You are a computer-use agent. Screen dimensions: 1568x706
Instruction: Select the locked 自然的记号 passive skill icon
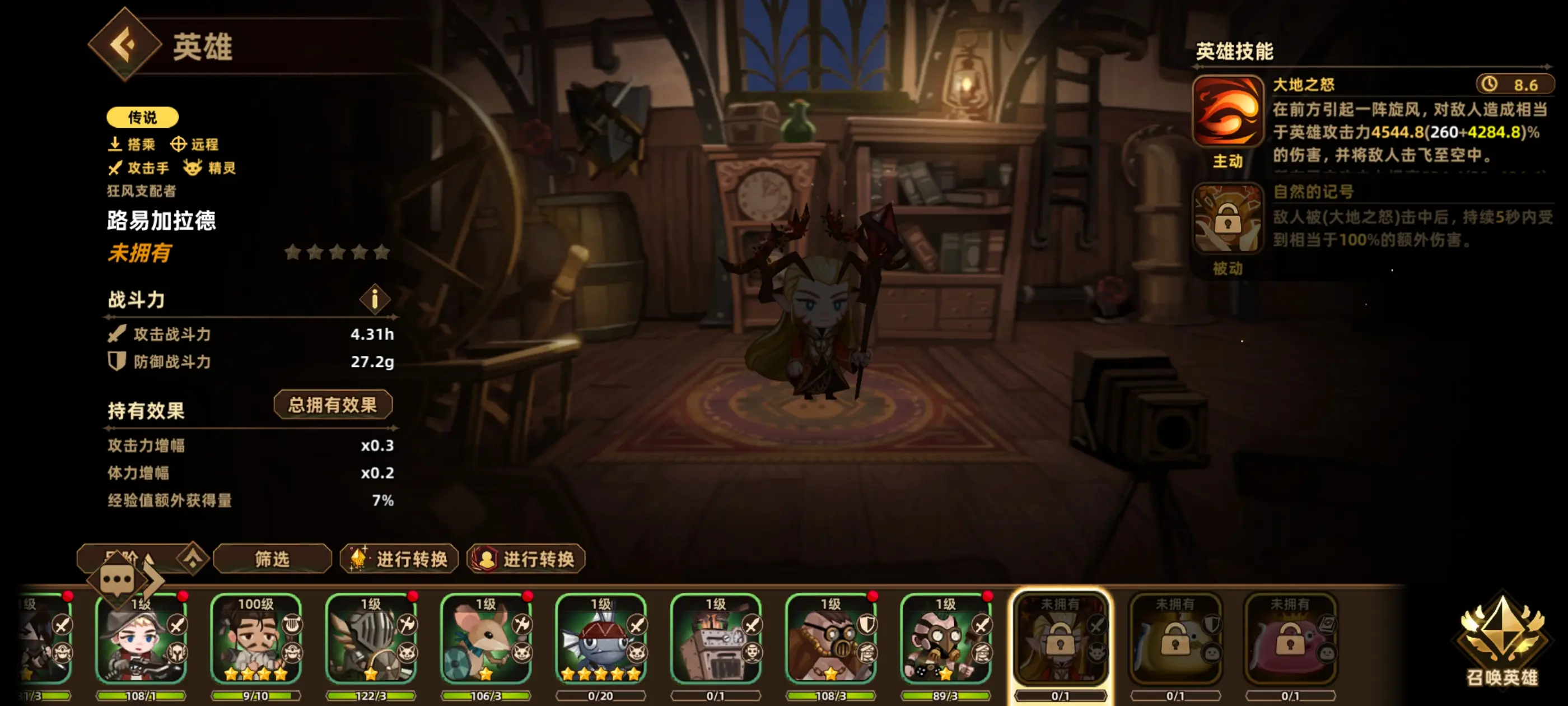pyautogui.click(x=1227, y=219)
